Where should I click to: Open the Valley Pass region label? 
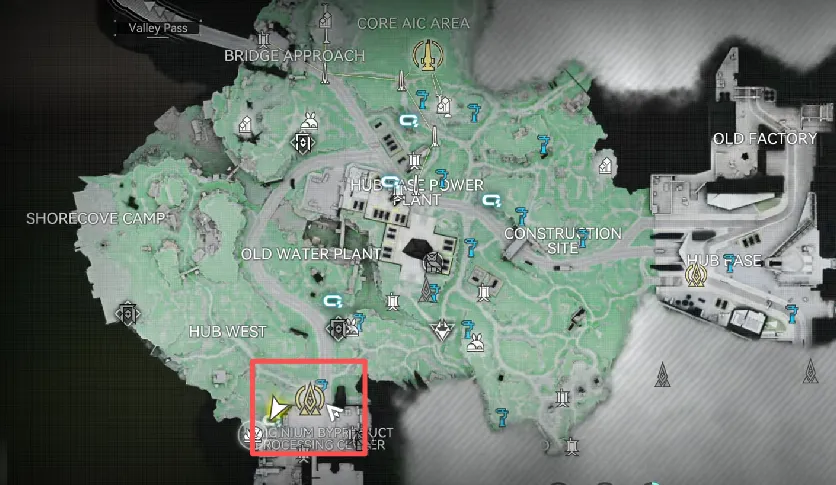pos(158,28)
